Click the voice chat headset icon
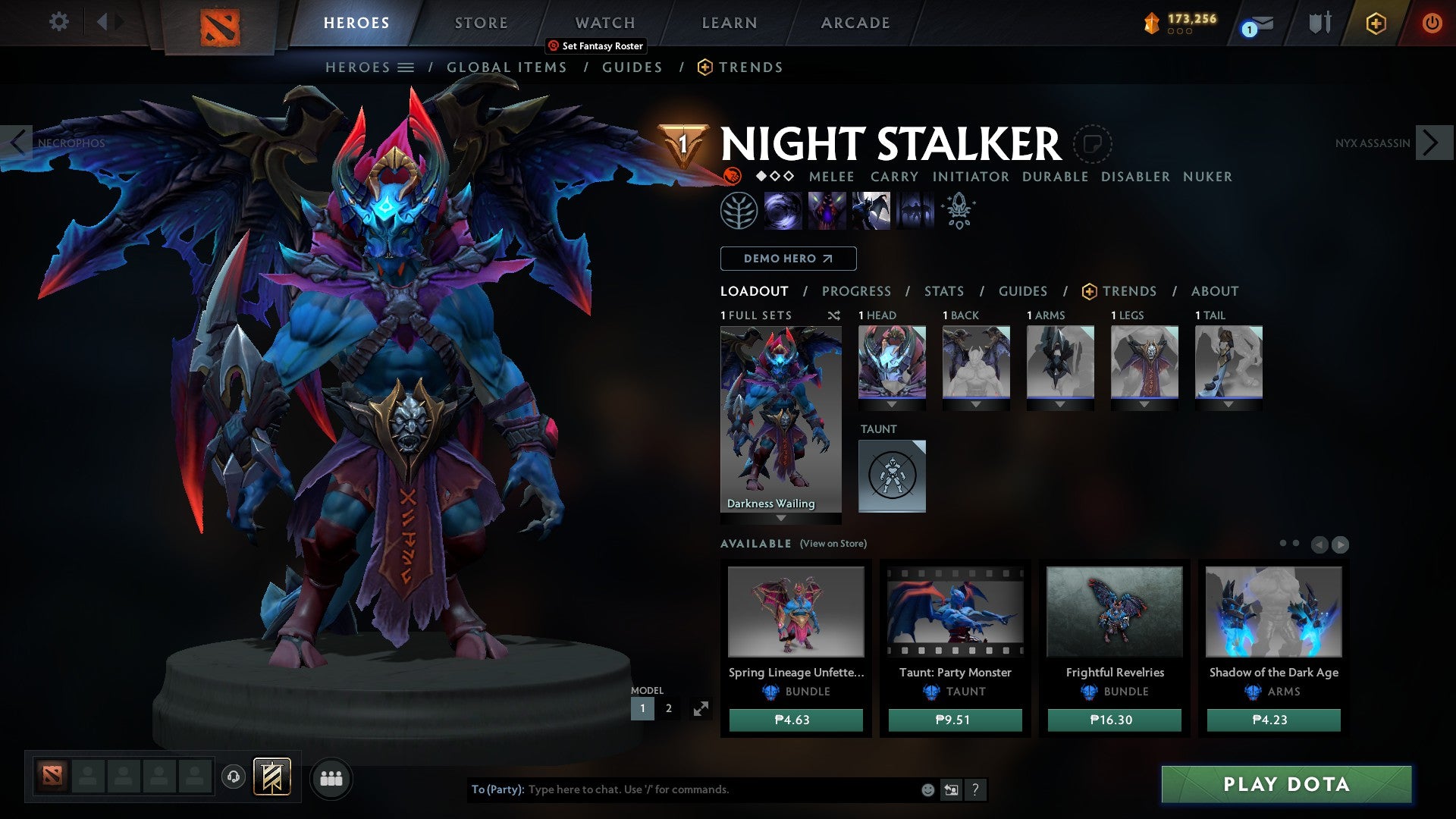 click(234, 777)
